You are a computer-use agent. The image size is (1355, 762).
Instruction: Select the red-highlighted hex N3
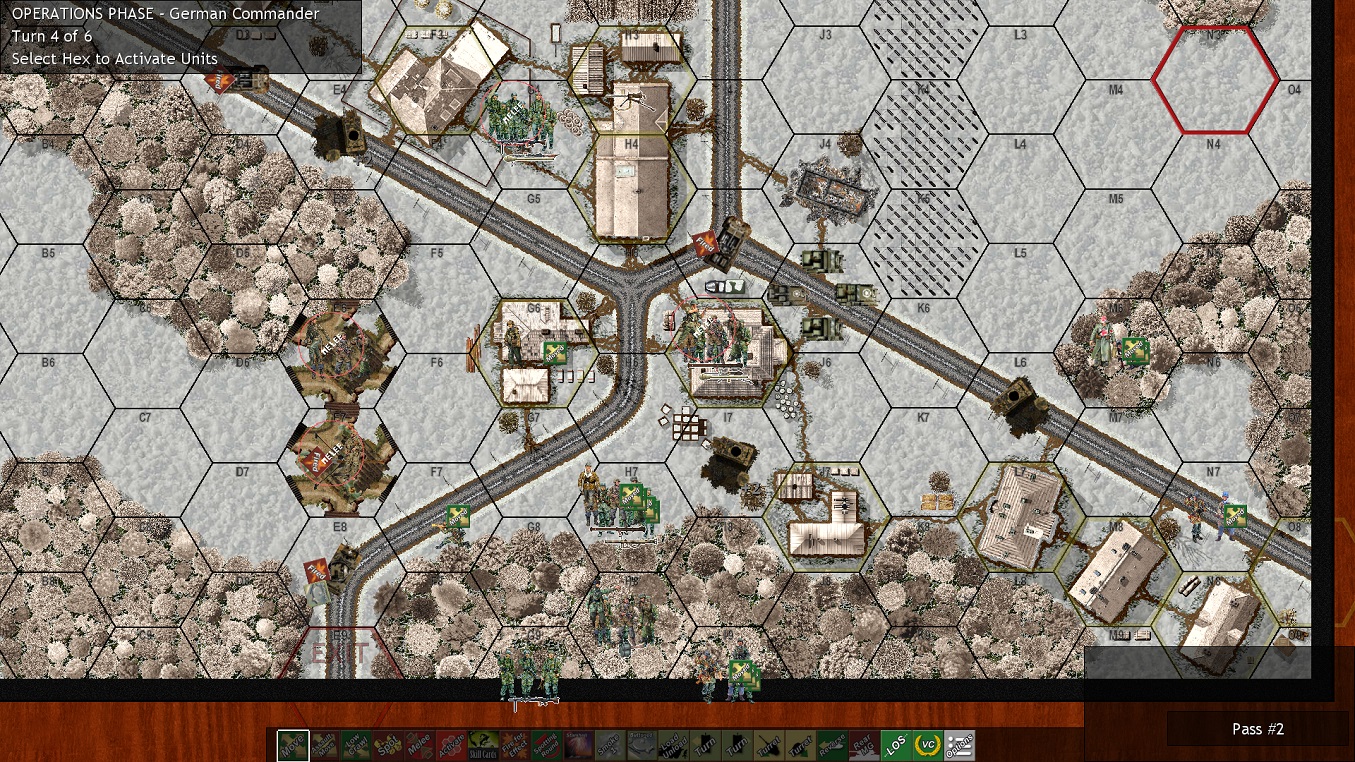pyautogui.click(x=1214, y=78)
